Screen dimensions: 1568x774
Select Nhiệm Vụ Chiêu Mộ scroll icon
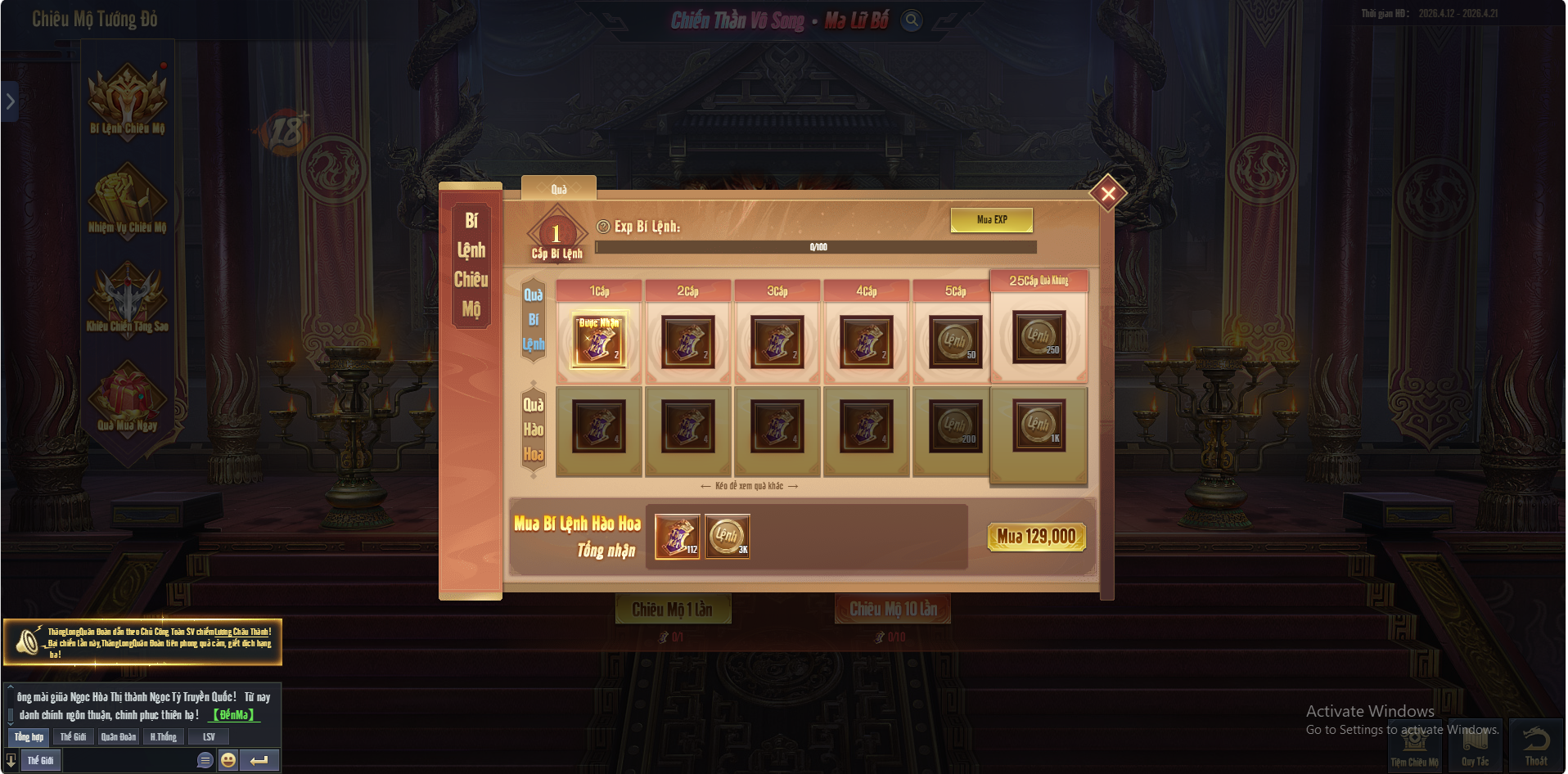tap(128, 200)
